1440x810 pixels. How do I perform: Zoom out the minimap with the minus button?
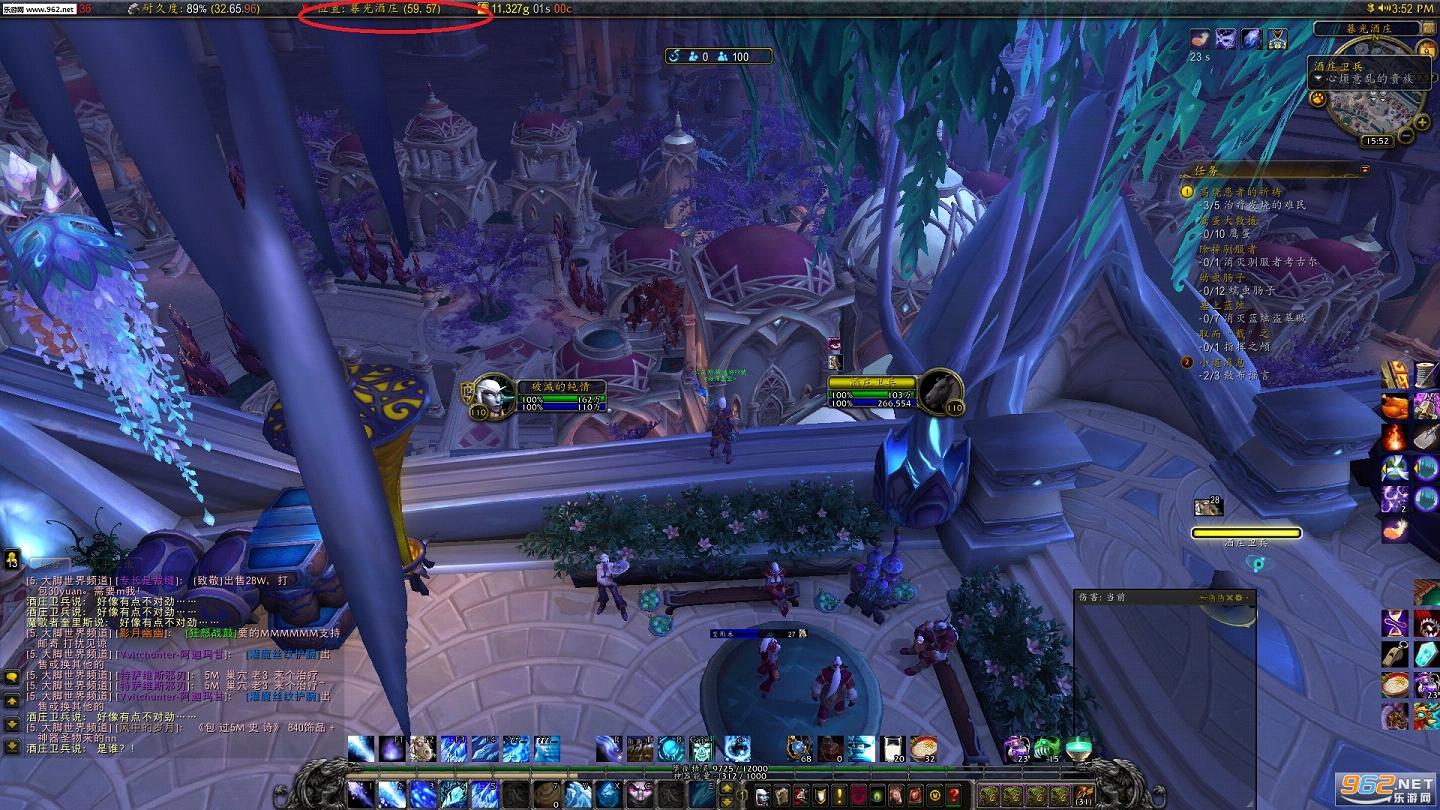pos(1406,135)
